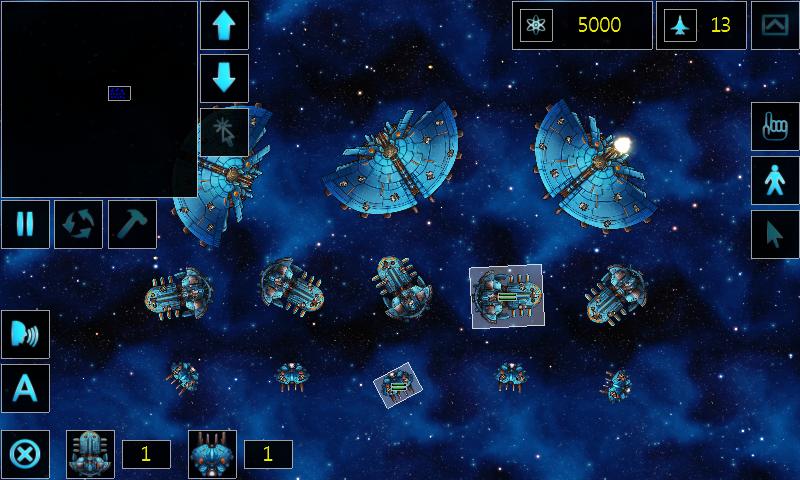Collapse the top-right panel arrow button
Viewport: 800px width, 480px height.
775,25
